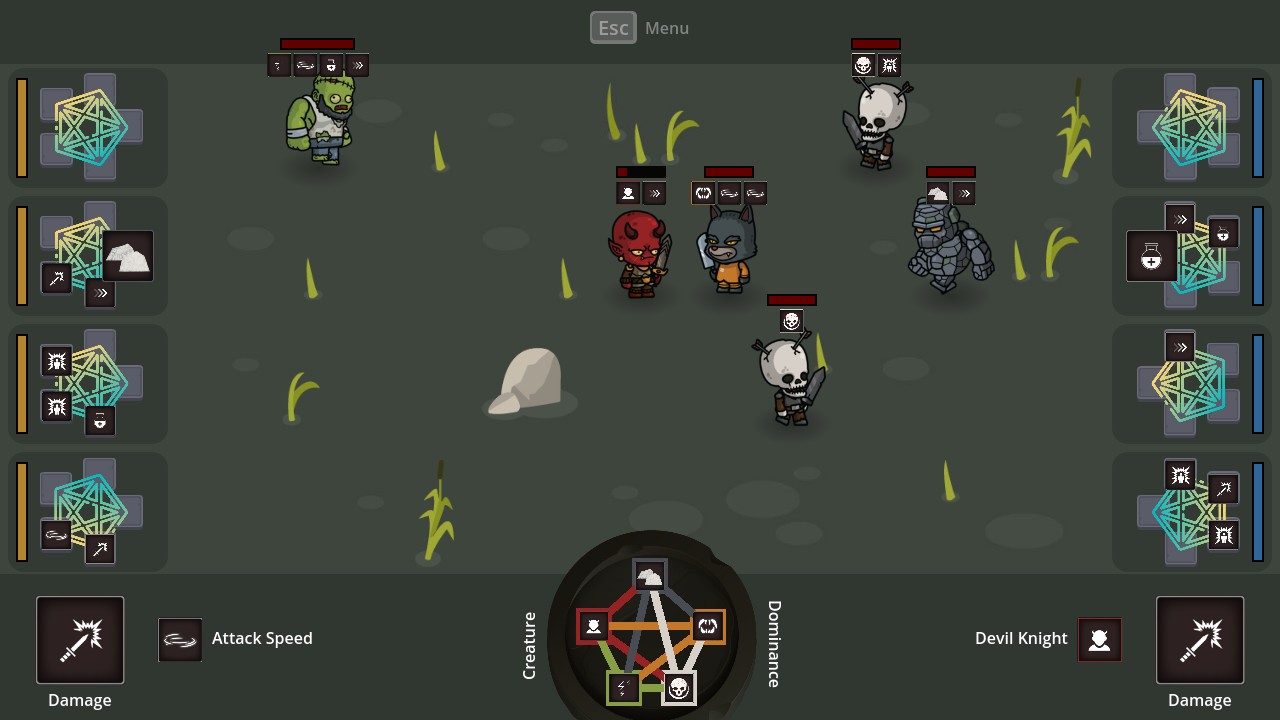Click the wand icon on the bottom-left die panel
The width and height of the screenshot is (1280, 720).
click(101, 549)
